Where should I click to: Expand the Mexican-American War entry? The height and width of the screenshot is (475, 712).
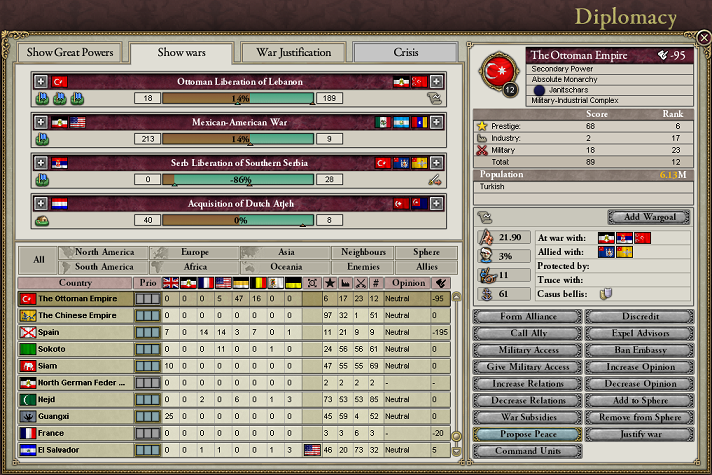coord(41,122)
